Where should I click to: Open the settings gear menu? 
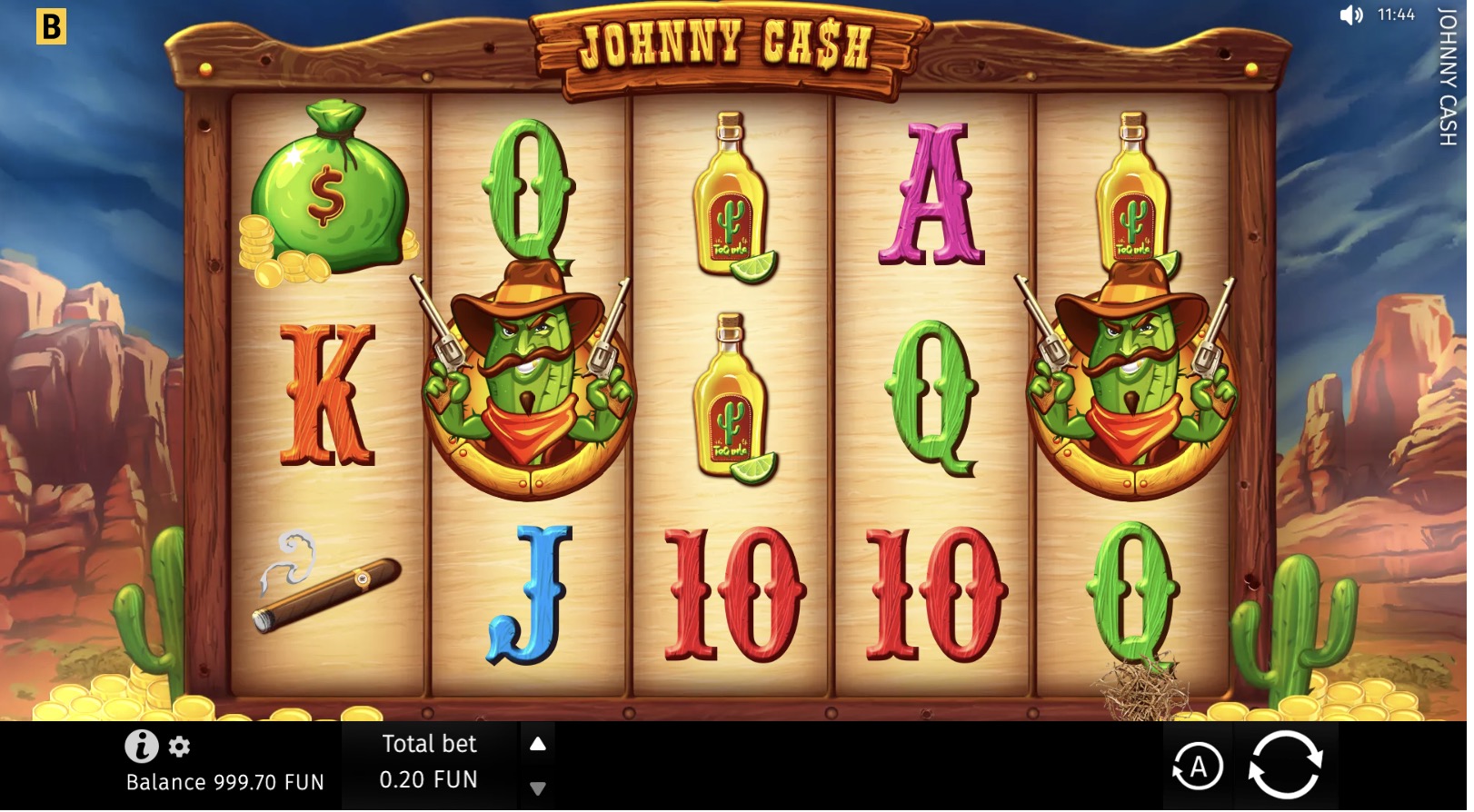(178, 746)
